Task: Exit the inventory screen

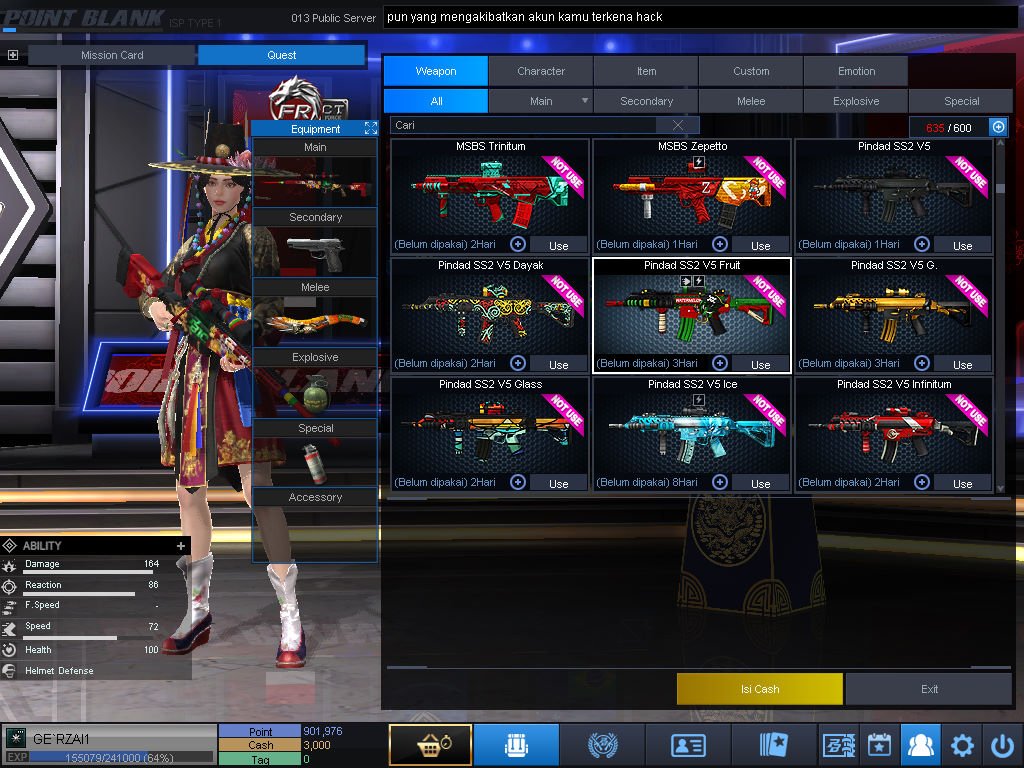Action: (x=930, y=689)
